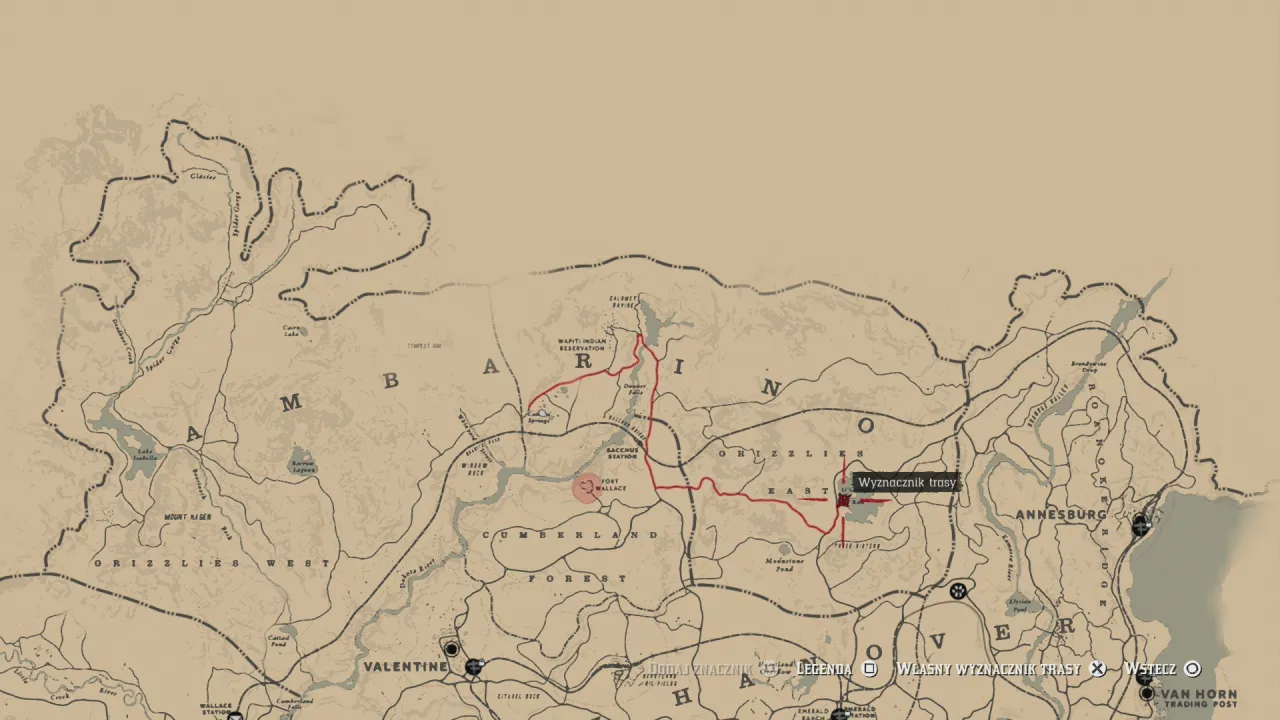This screenshot has height=720, width=1280.
Task: Select the black landmark icon below Valentine label
Action: tap(451, 649)
